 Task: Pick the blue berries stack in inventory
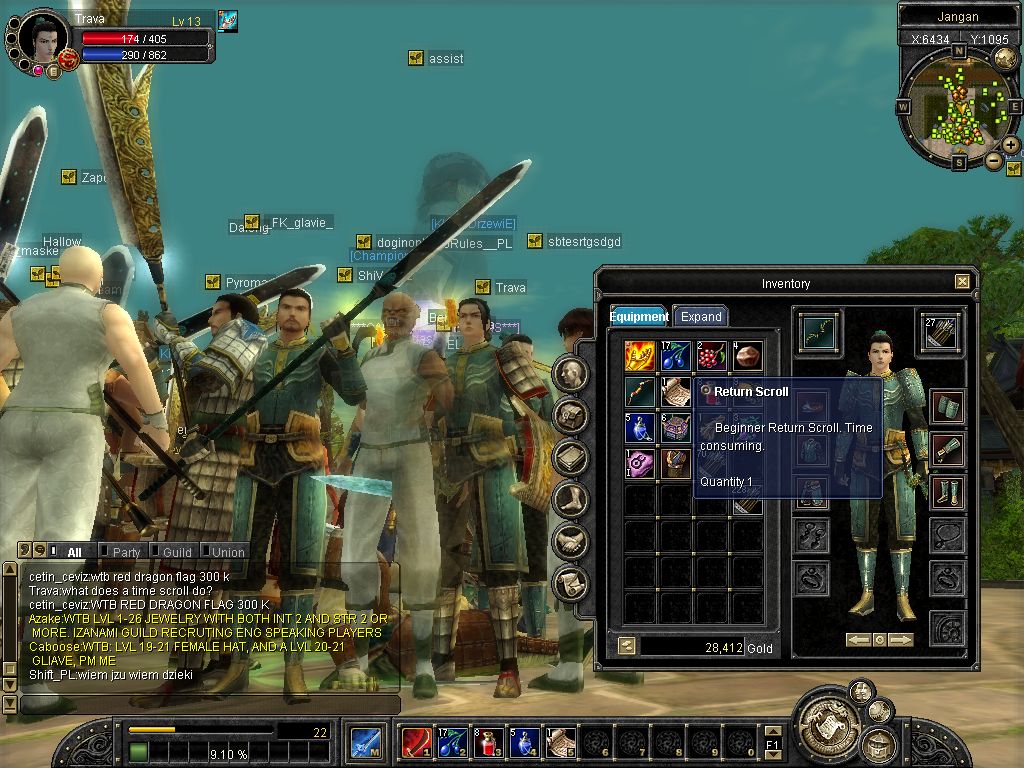pos(676,355)
